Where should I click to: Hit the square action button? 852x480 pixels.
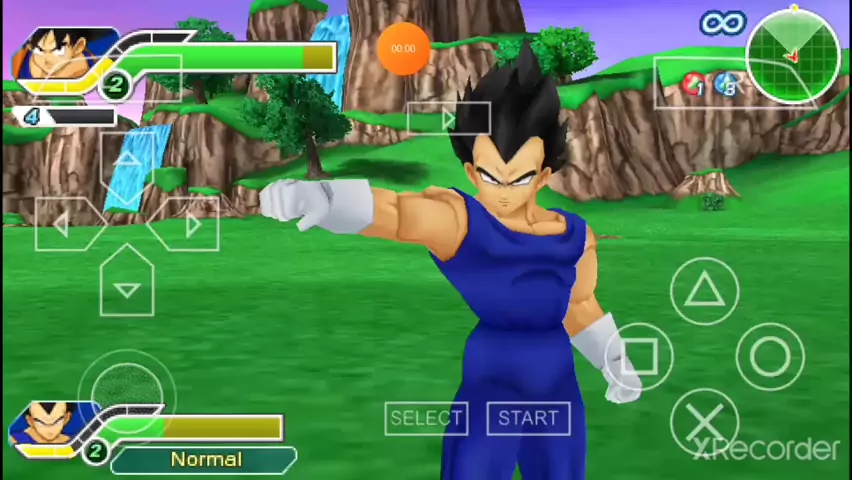click(x=640, y=356)
